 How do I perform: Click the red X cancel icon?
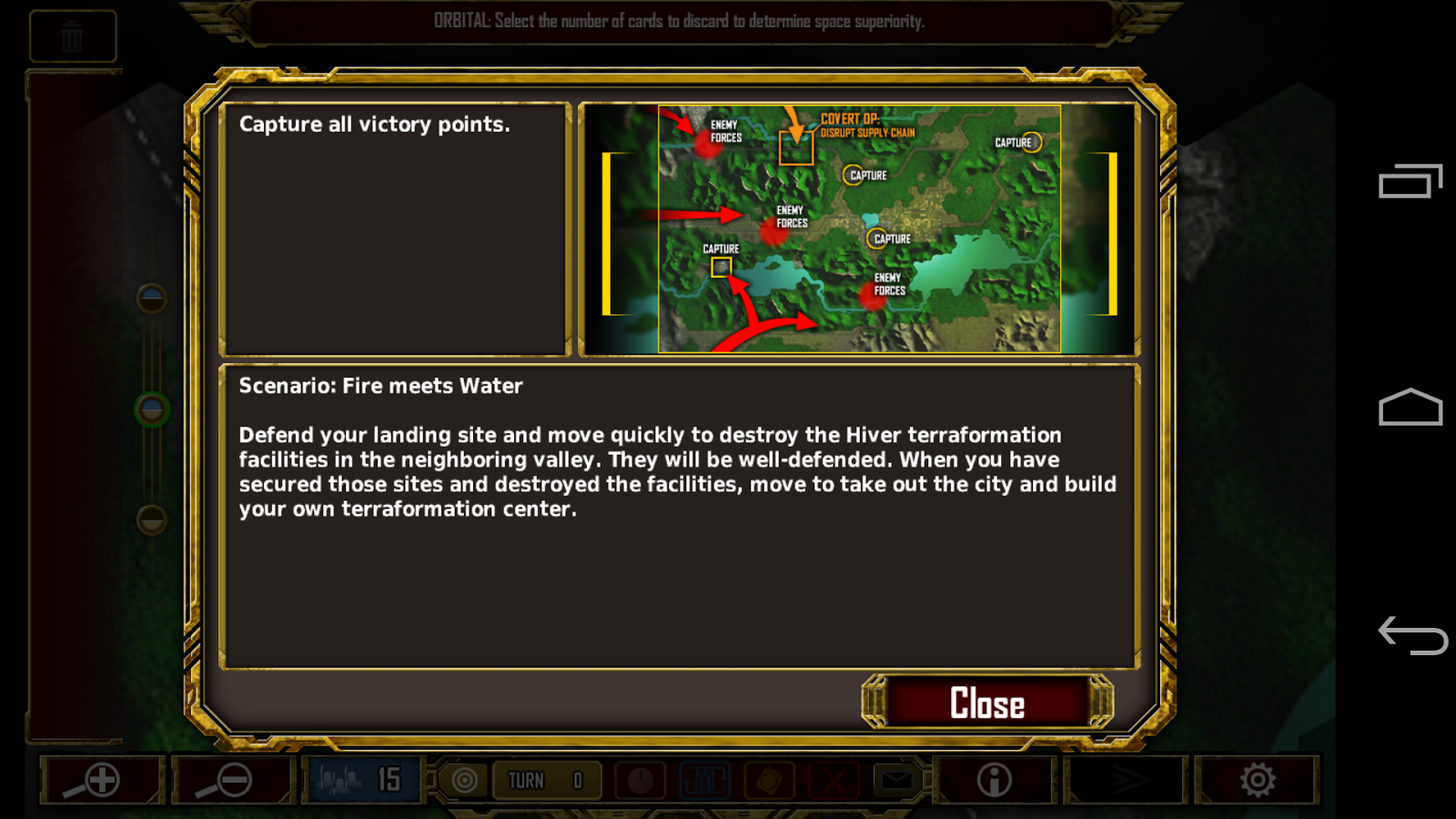click(834, 780)
